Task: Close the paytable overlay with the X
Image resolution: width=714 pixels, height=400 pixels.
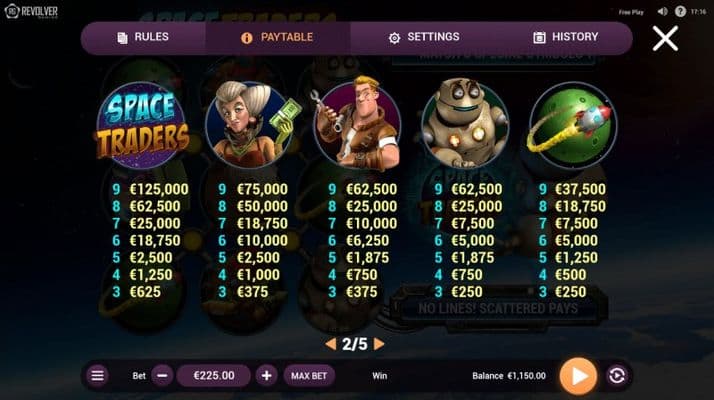Action: (665, 38)
